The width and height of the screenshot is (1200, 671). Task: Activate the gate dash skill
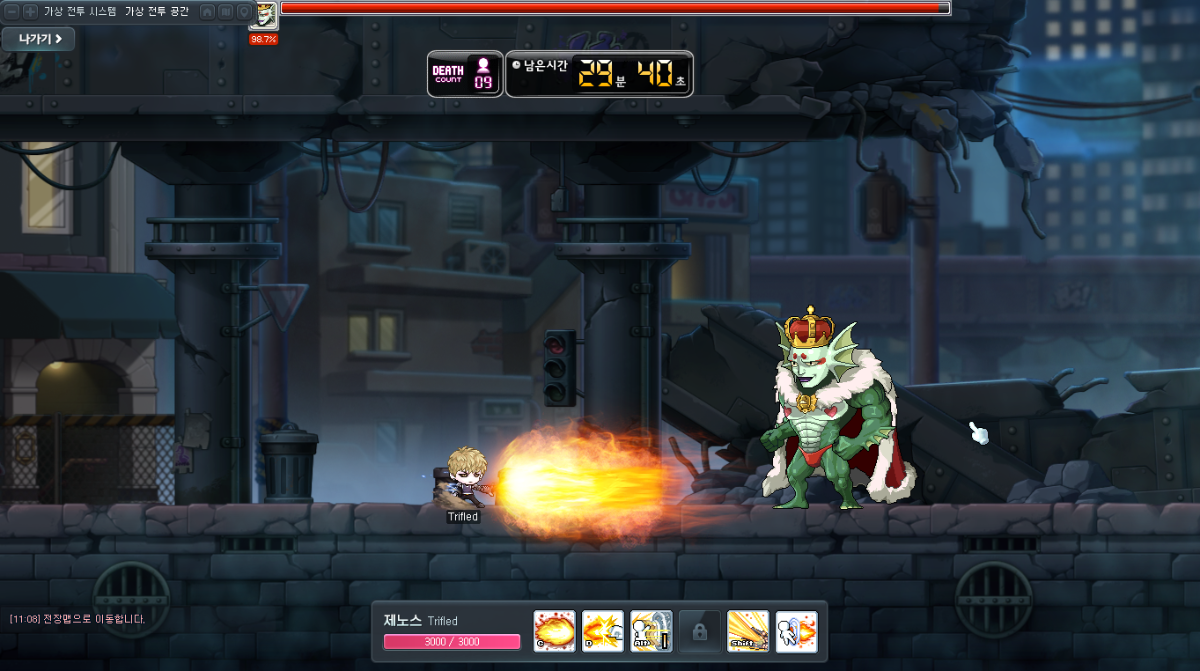651,631
